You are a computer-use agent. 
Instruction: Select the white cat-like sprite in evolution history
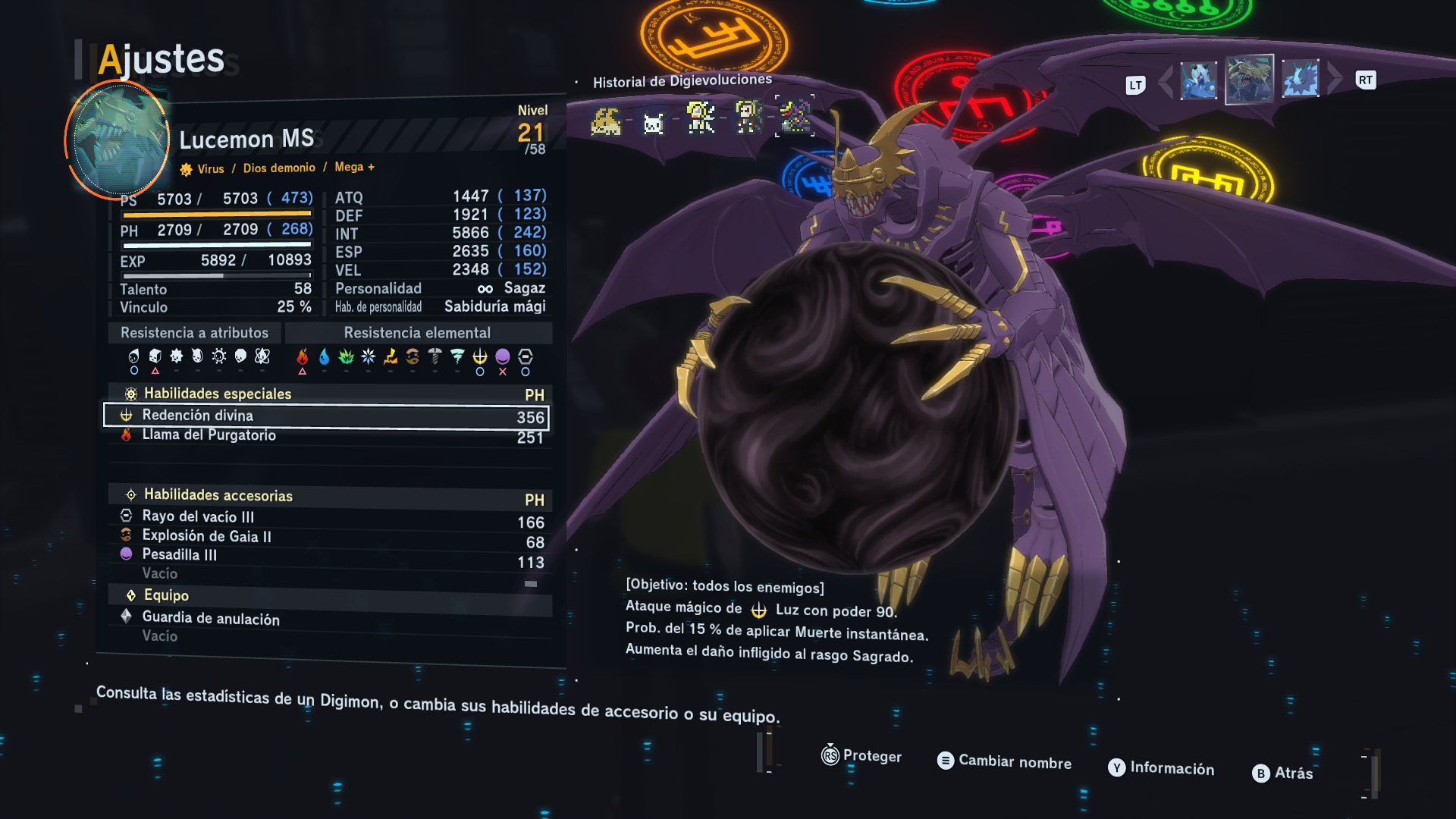pos(654,123)
